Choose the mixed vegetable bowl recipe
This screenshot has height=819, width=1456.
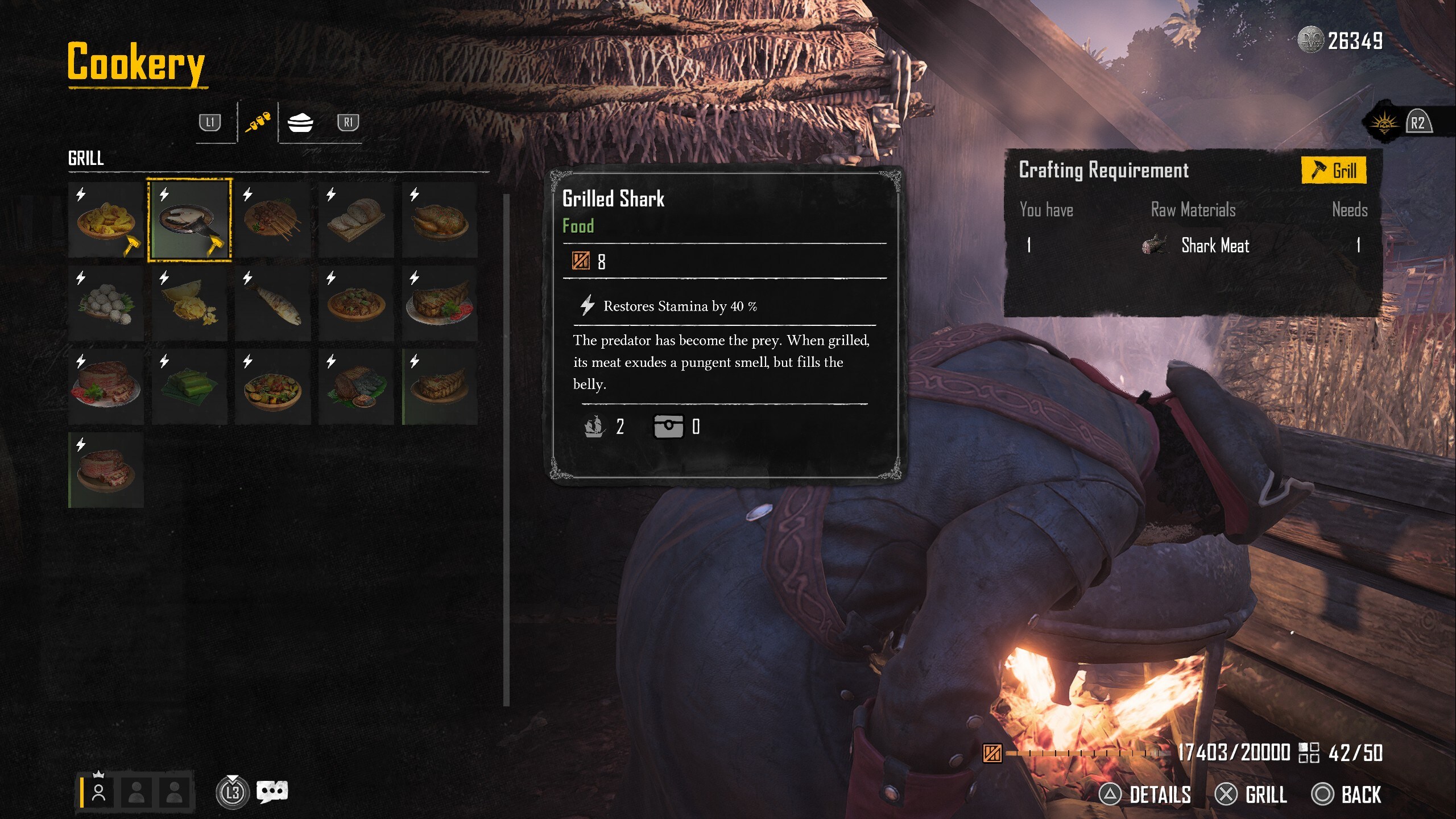click(273, 387)
